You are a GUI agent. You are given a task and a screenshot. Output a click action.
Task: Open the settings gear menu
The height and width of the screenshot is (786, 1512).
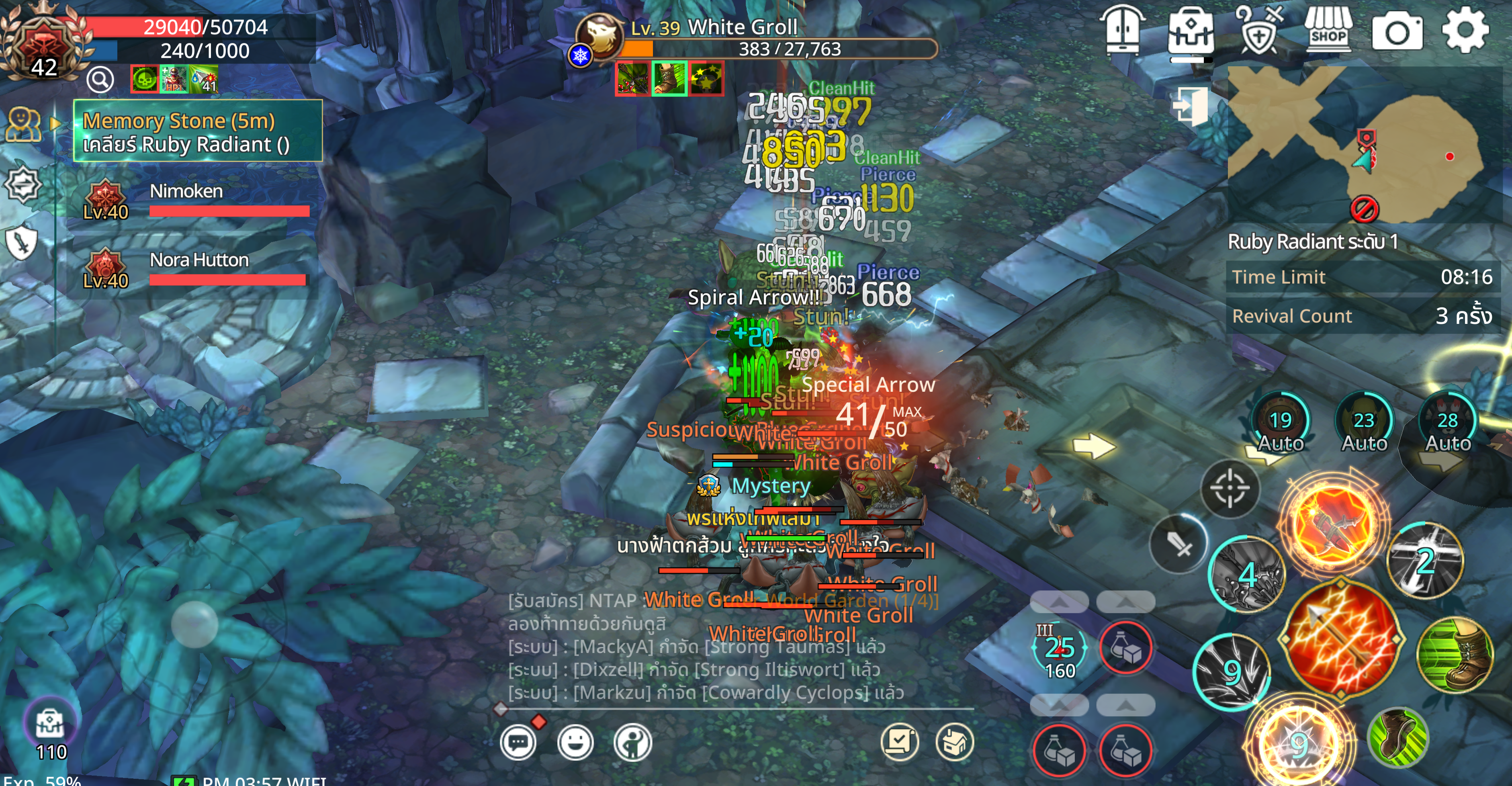tap(1465, 30)
